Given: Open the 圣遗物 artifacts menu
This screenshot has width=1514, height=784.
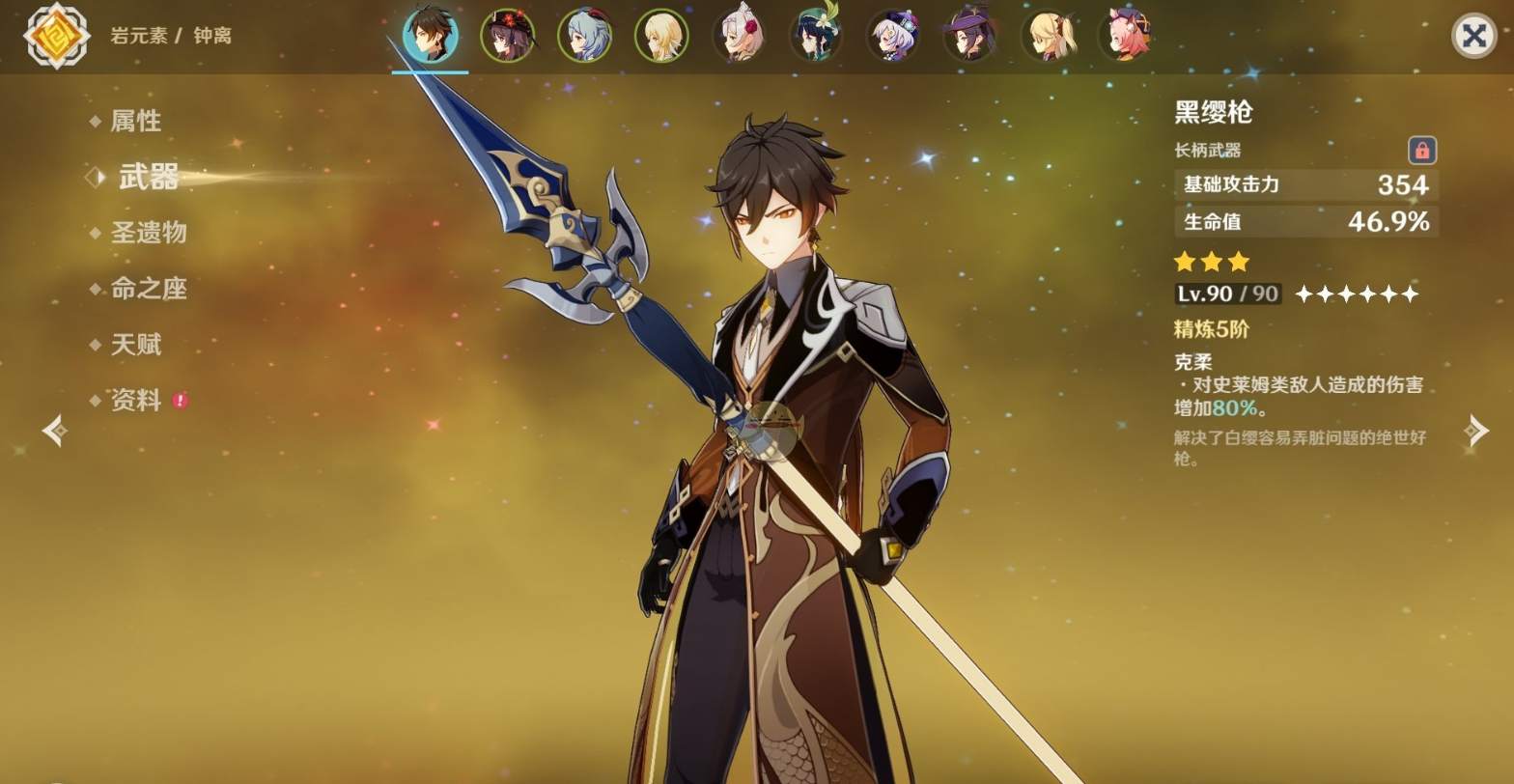Looking at the screenshot, I should click(x=149, y=233).
